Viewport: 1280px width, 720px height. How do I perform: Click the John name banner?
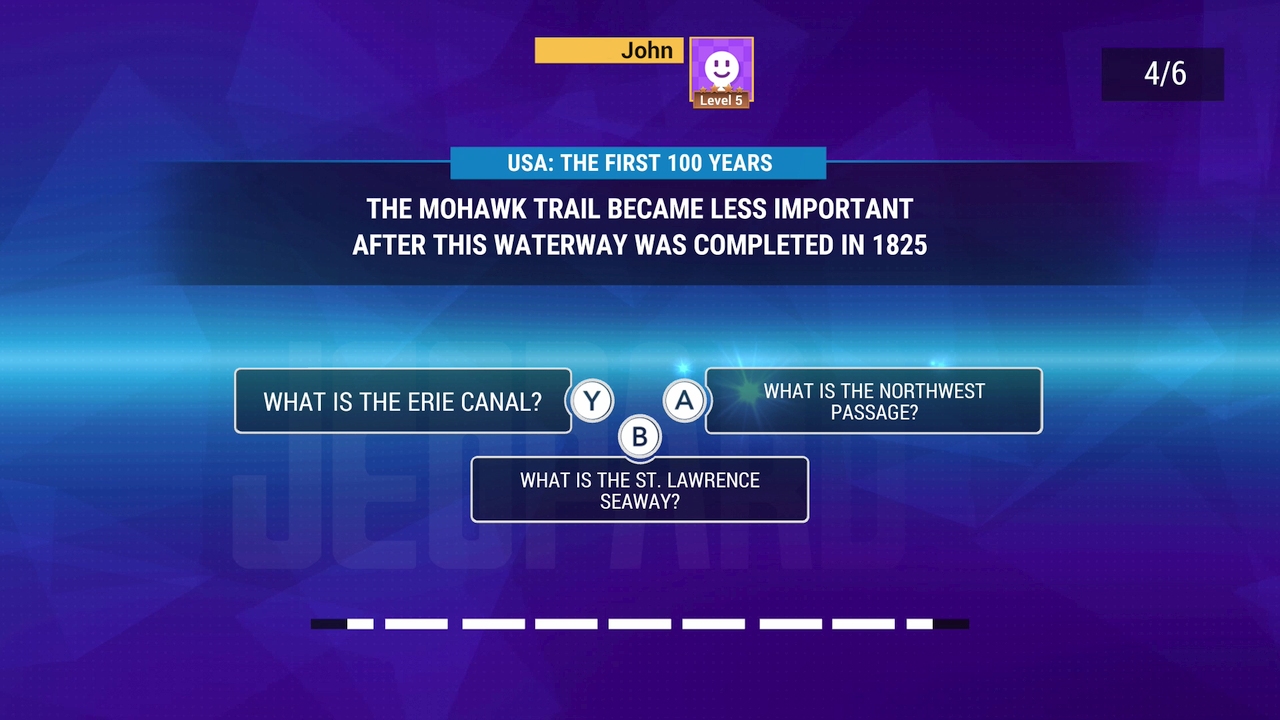click(609, 50)
